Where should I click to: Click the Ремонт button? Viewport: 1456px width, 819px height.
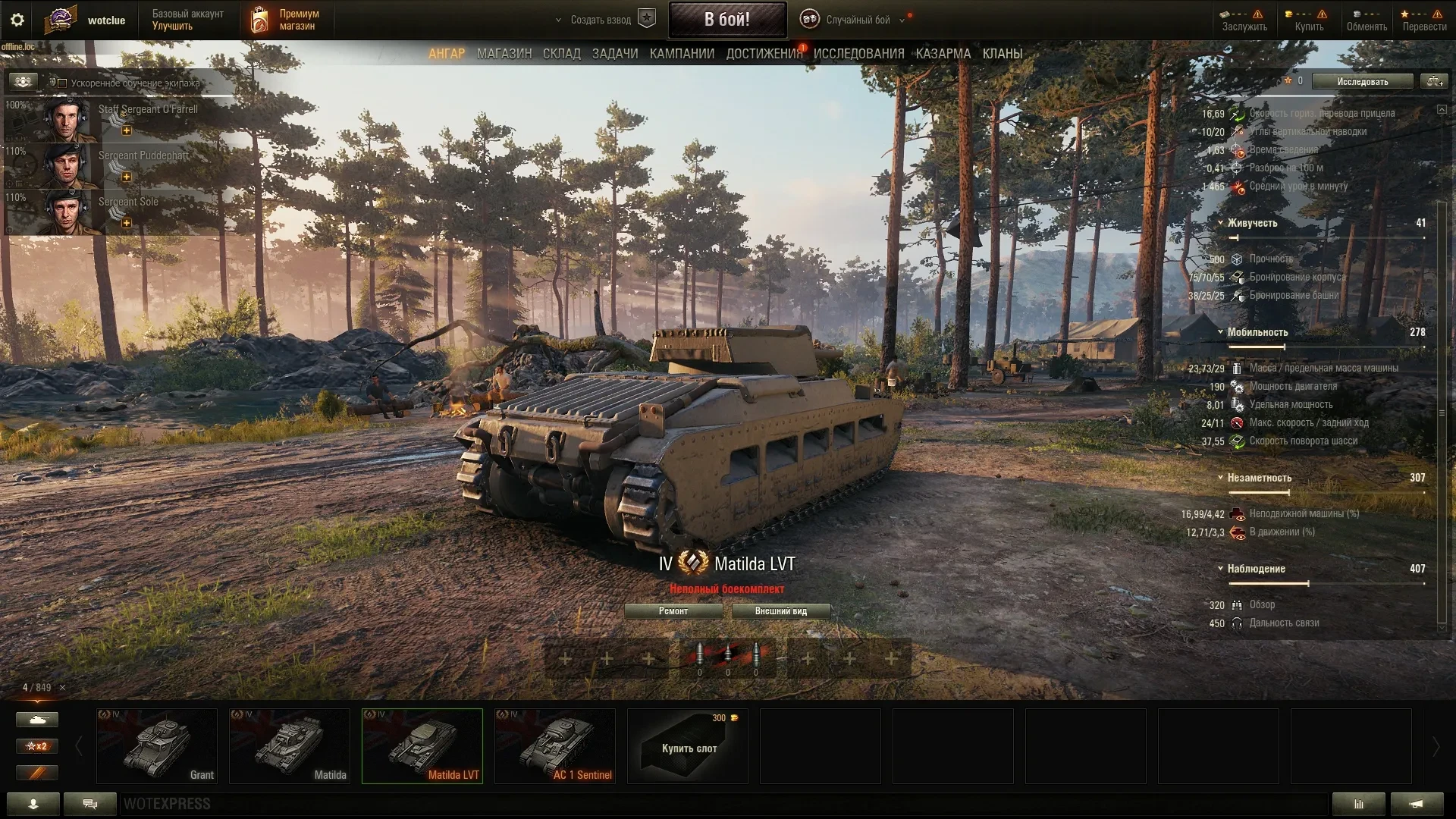(x=673, y=611)
